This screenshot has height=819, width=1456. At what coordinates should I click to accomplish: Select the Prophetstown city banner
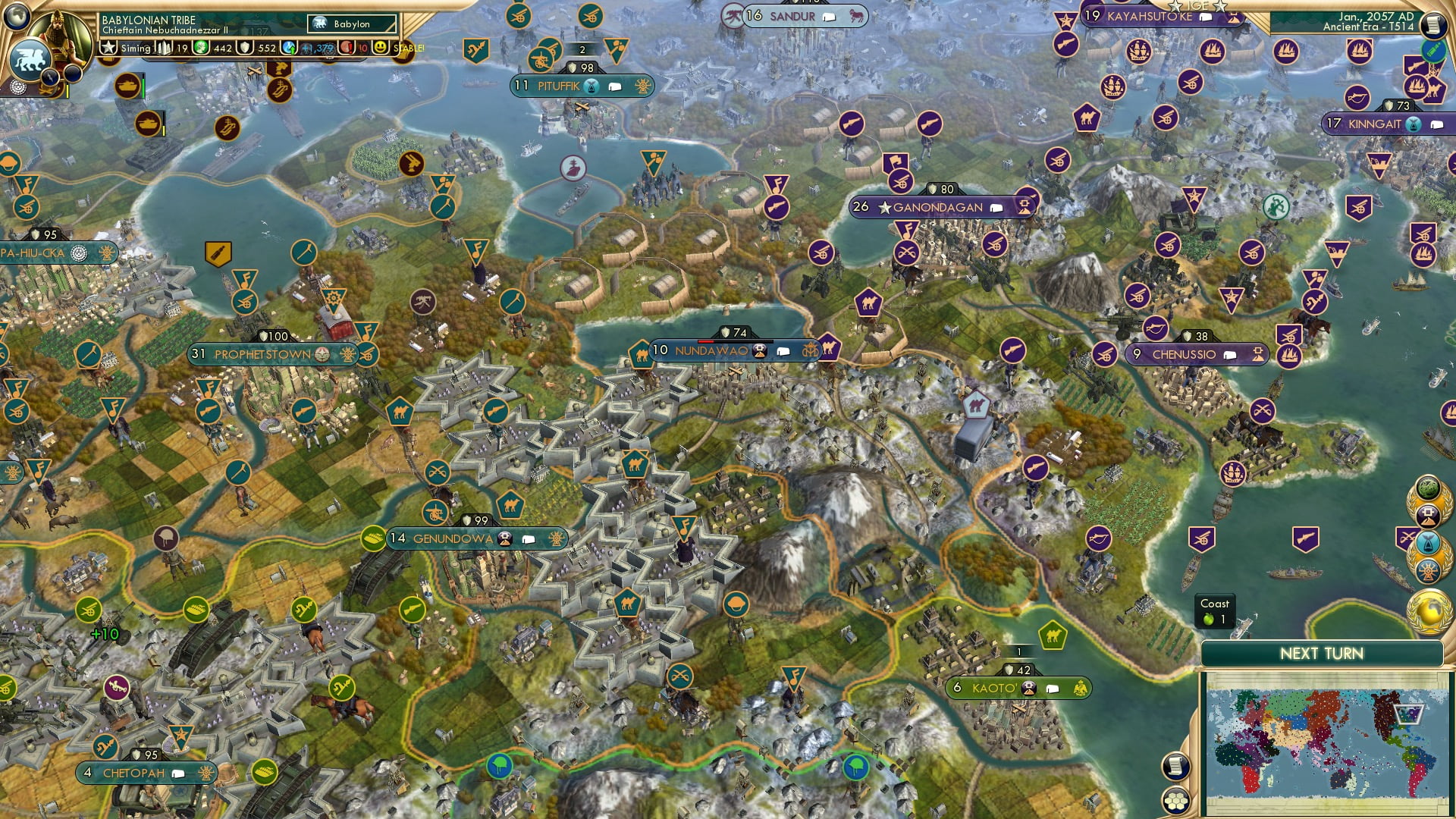click(x=262, y=353)
